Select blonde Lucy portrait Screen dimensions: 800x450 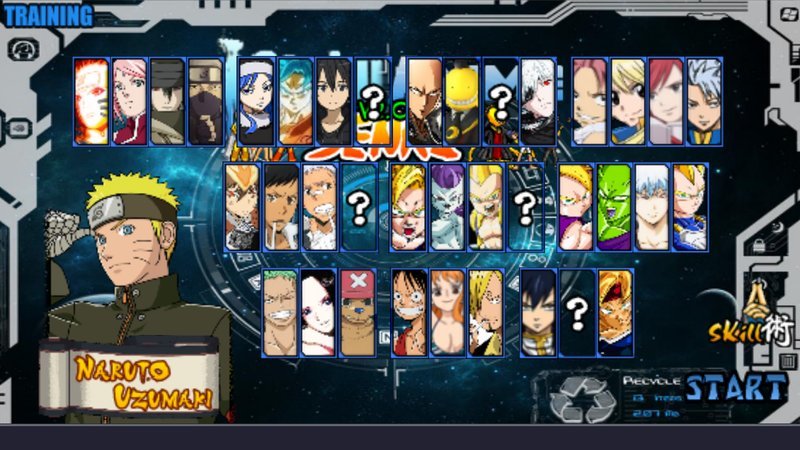pos(628,101)
